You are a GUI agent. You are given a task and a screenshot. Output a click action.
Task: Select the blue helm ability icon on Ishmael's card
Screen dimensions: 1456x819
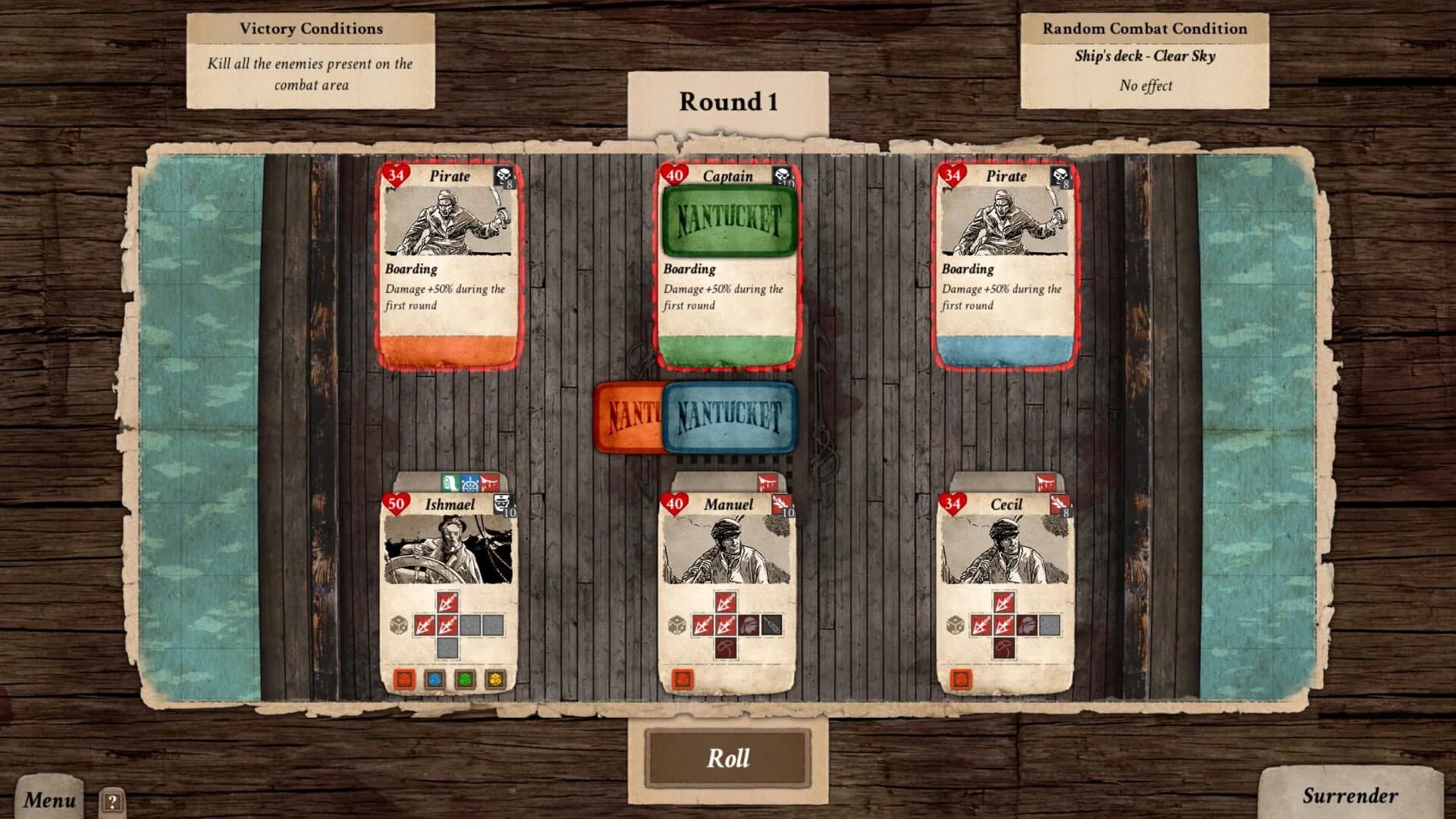[x=469, y=483]
